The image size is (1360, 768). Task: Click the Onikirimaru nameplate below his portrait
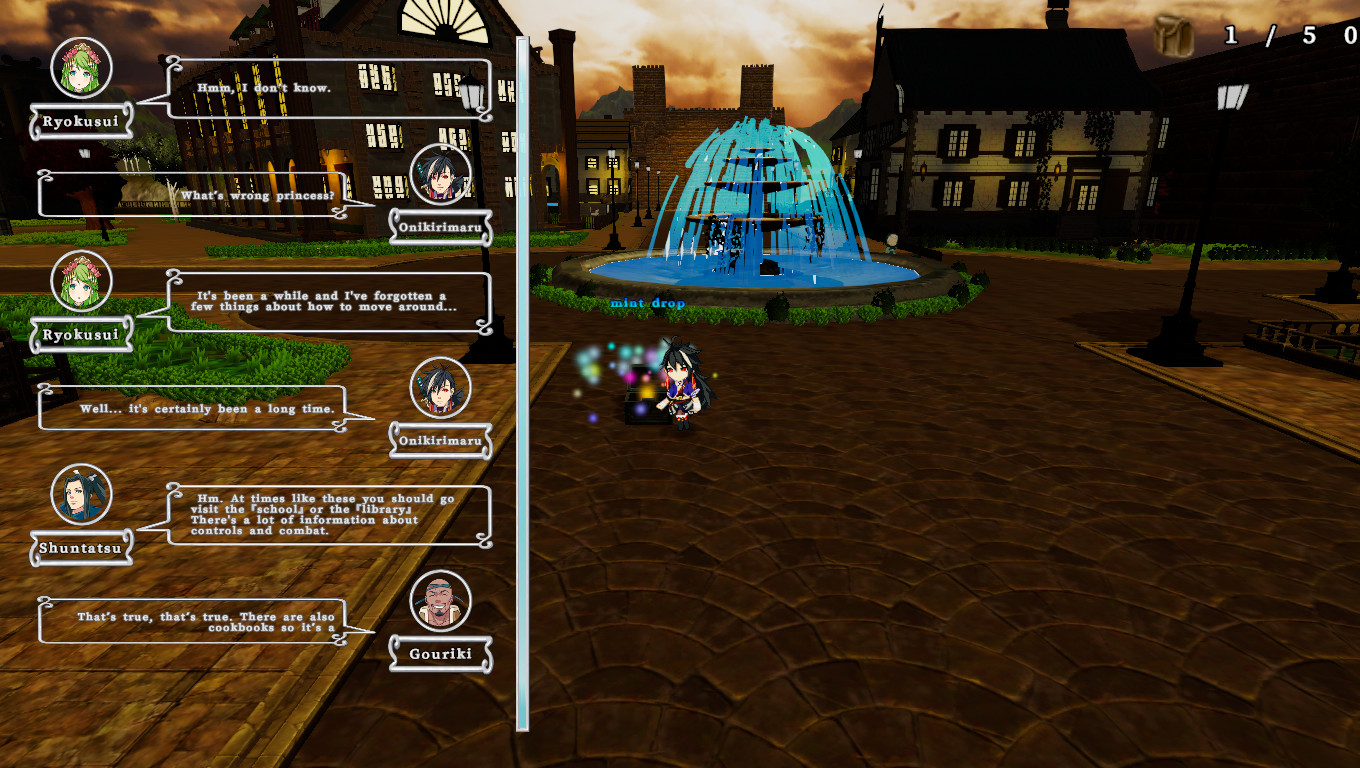(x=439, y=228)
